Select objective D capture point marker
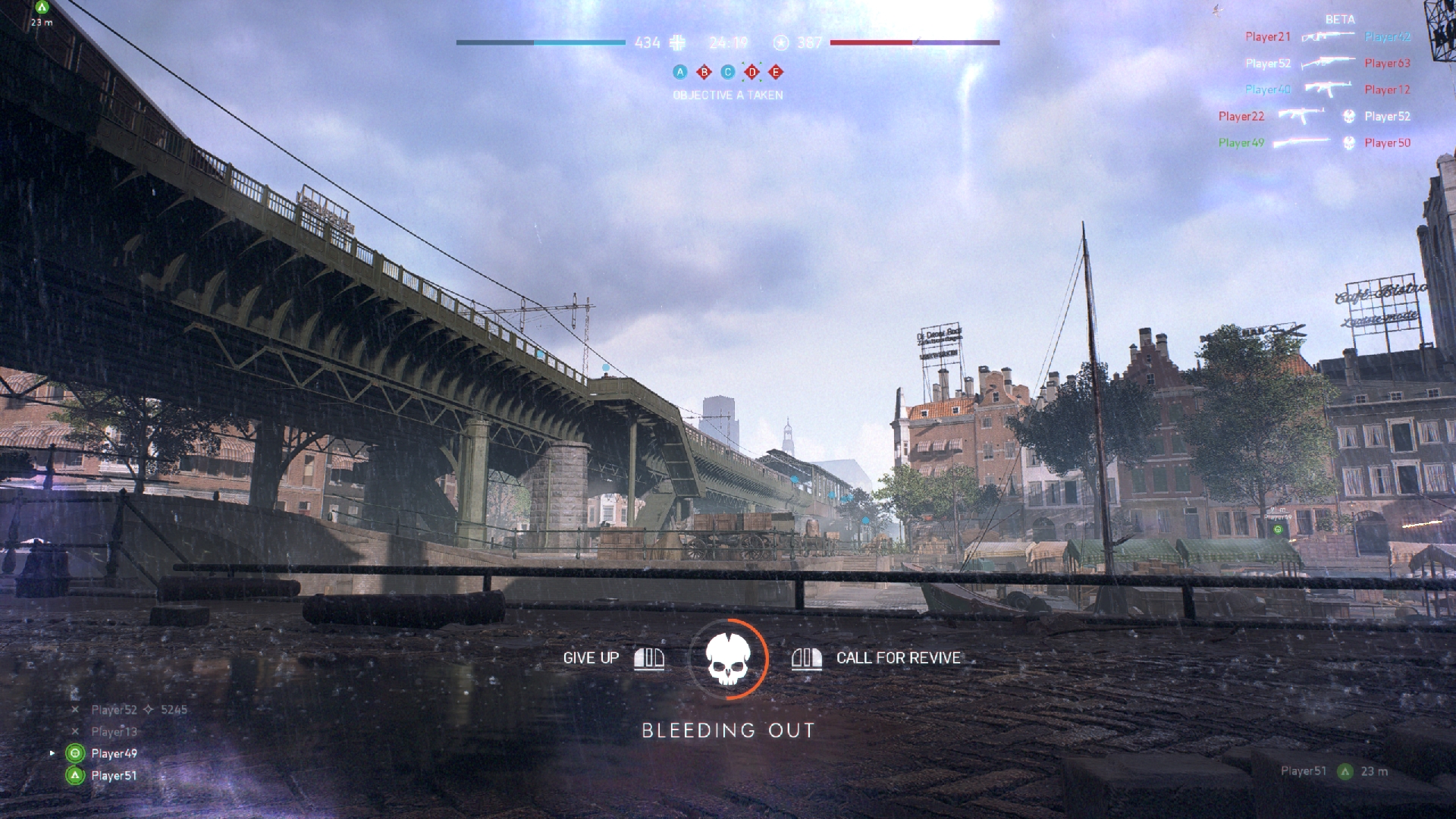 752,72
